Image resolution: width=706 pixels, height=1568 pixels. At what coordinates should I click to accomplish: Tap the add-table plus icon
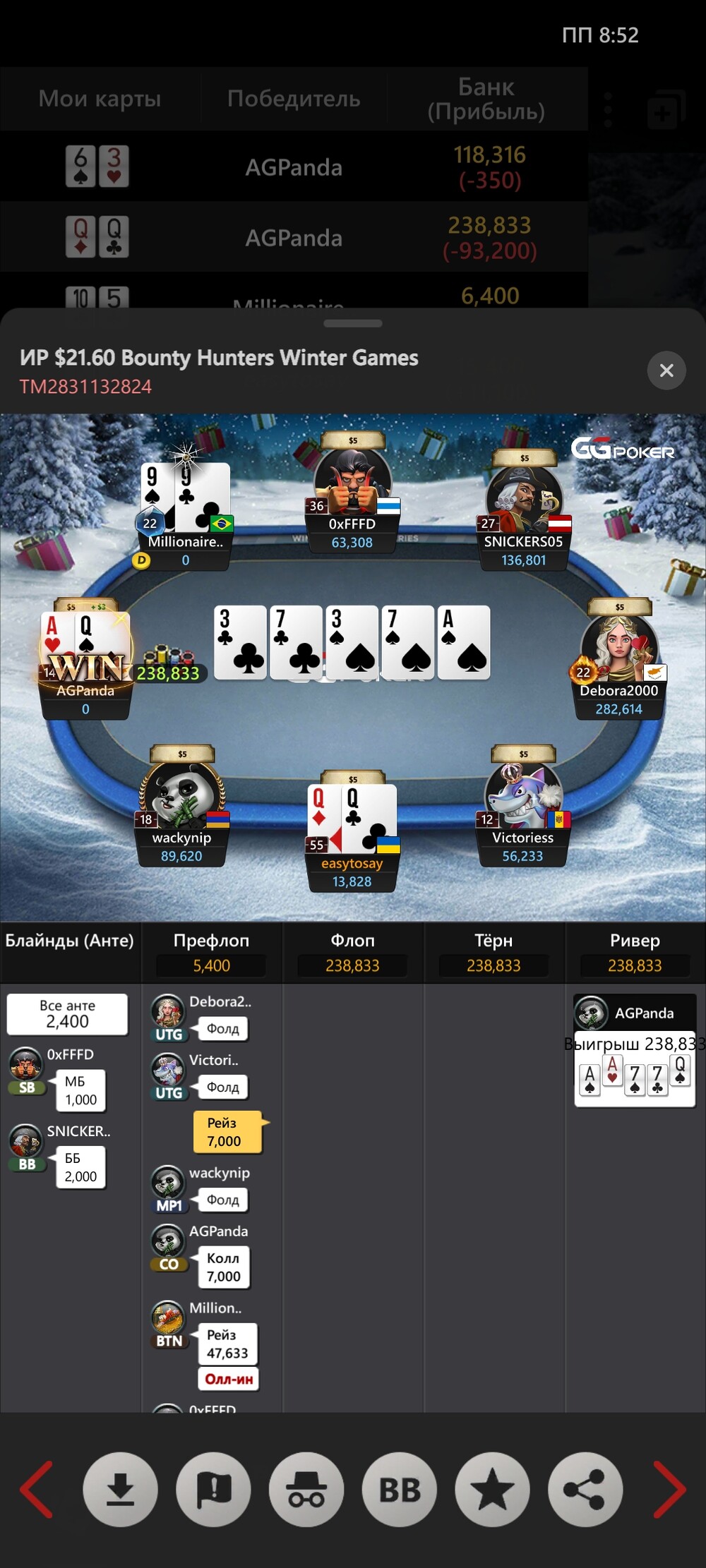pyautogui.click(x=665, y=110)
